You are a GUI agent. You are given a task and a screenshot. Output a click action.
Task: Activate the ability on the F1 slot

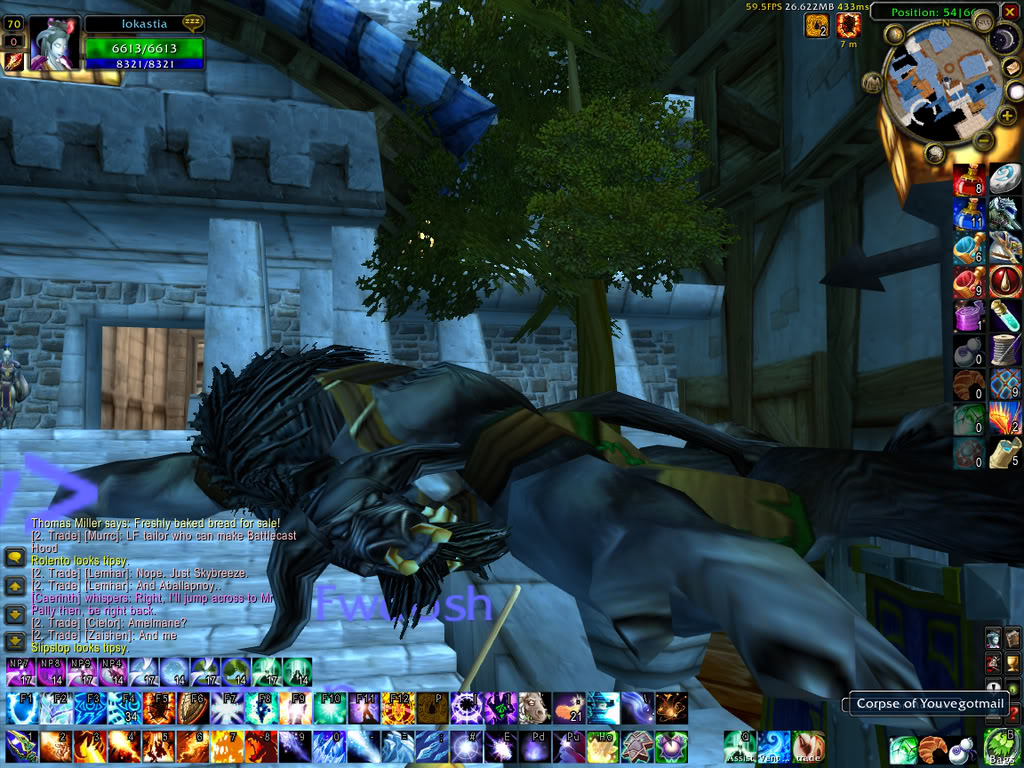click(22, 708)
